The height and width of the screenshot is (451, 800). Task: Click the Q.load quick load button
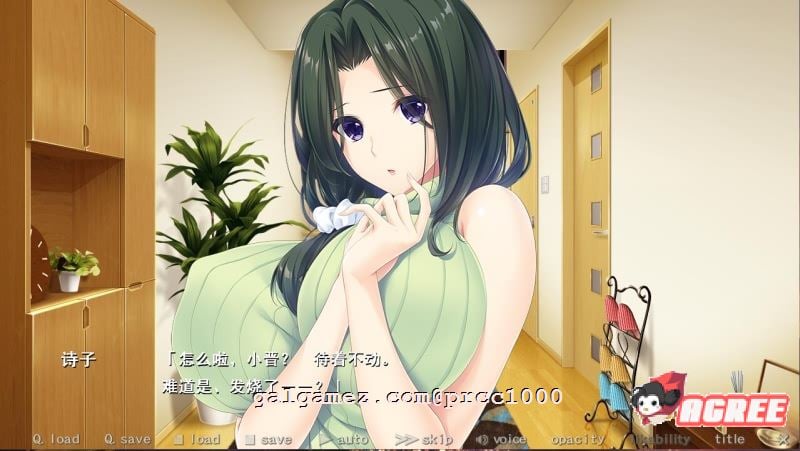pyautogui.click(x=55, y=439)
